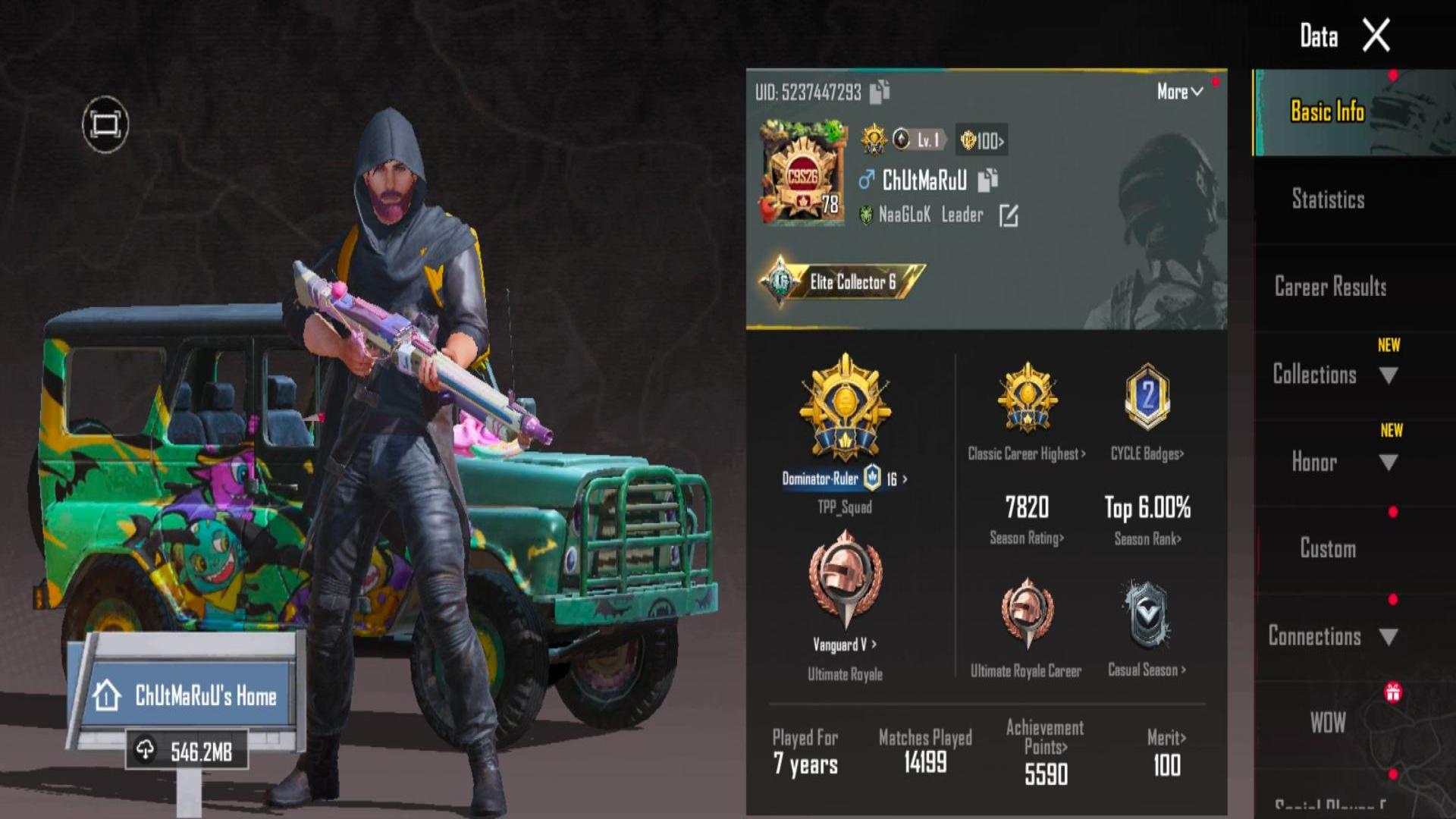Copy the UID number
Screen dimensions: 1456x819
point(880,92)
